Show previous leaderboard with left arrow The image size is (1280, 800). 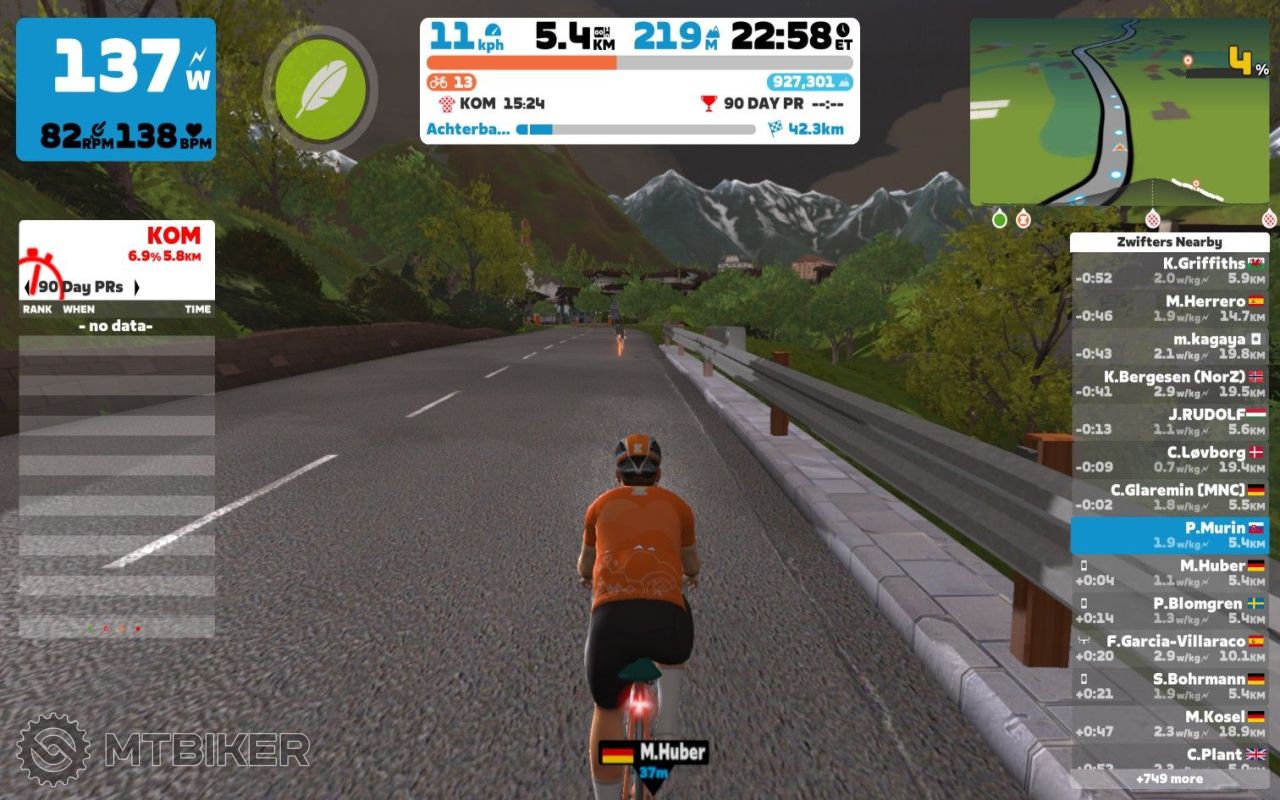pos(28,287)
